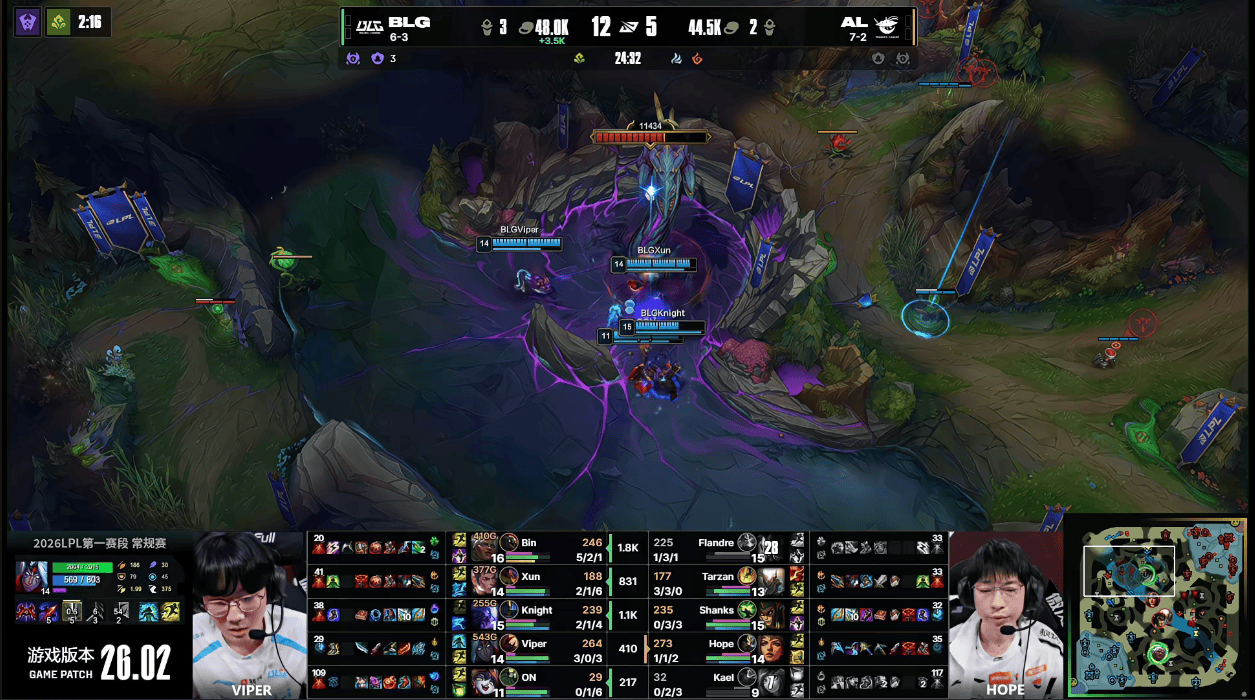Select the focused champion portrait in the stats panel
The image size is (1255, 700).
click(30, 576)
